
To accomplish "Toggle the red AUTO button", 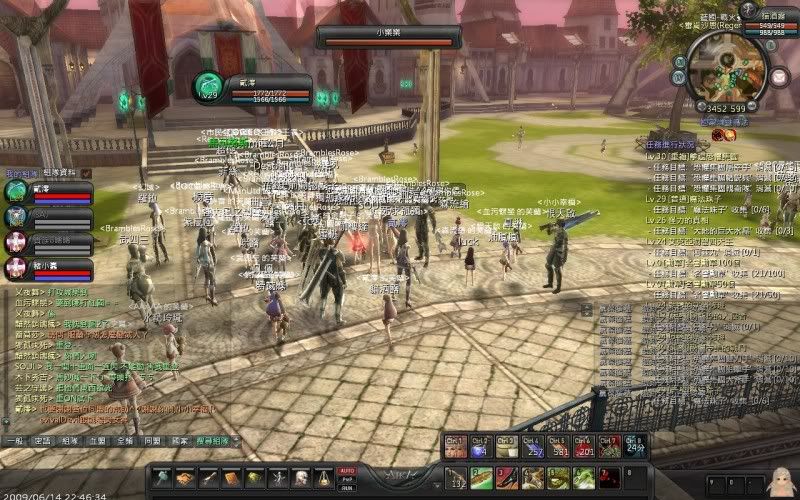I will coord(347,470).
